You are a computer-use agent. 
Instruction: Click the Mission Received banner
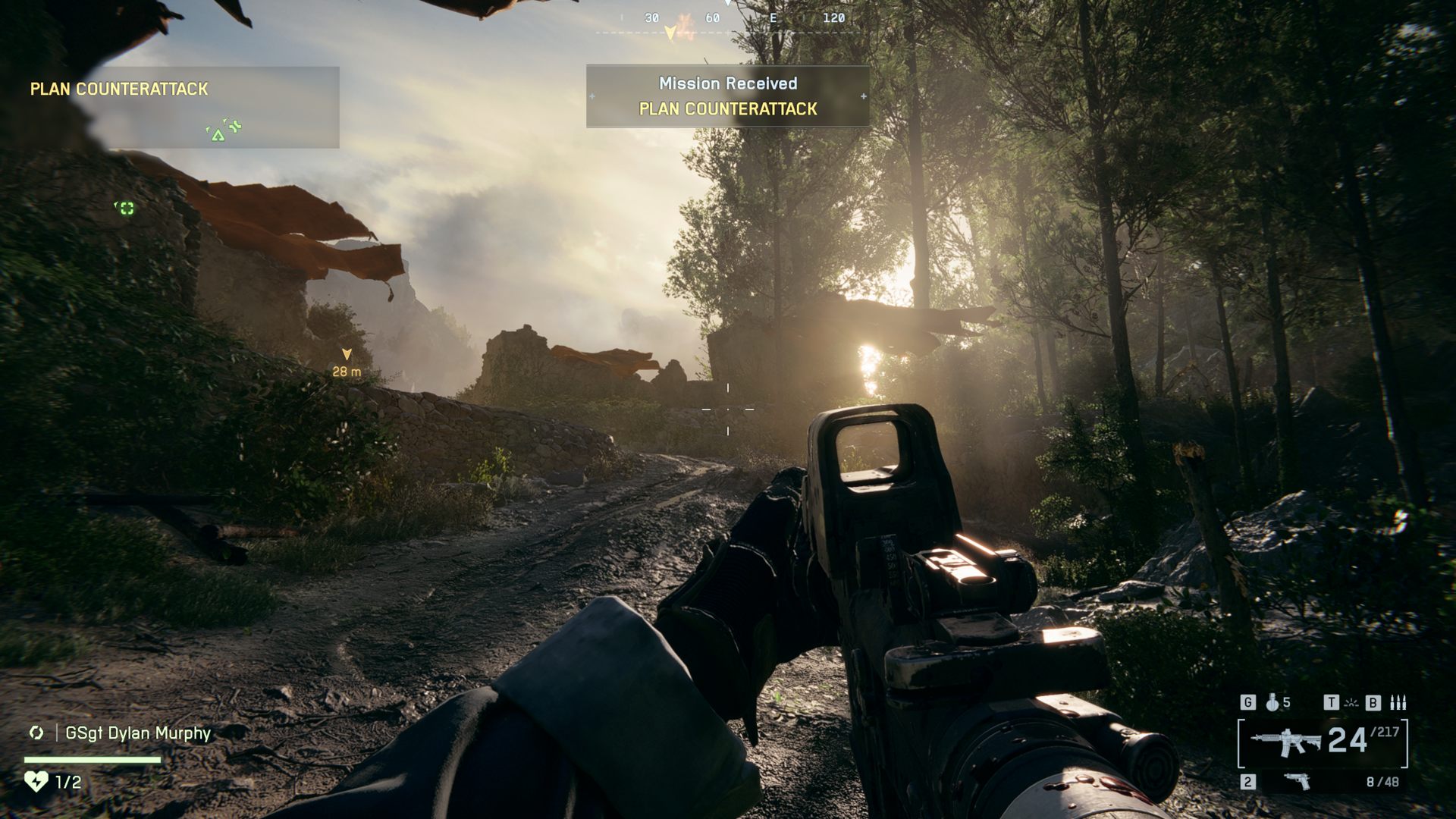click(x=727, y=96)
